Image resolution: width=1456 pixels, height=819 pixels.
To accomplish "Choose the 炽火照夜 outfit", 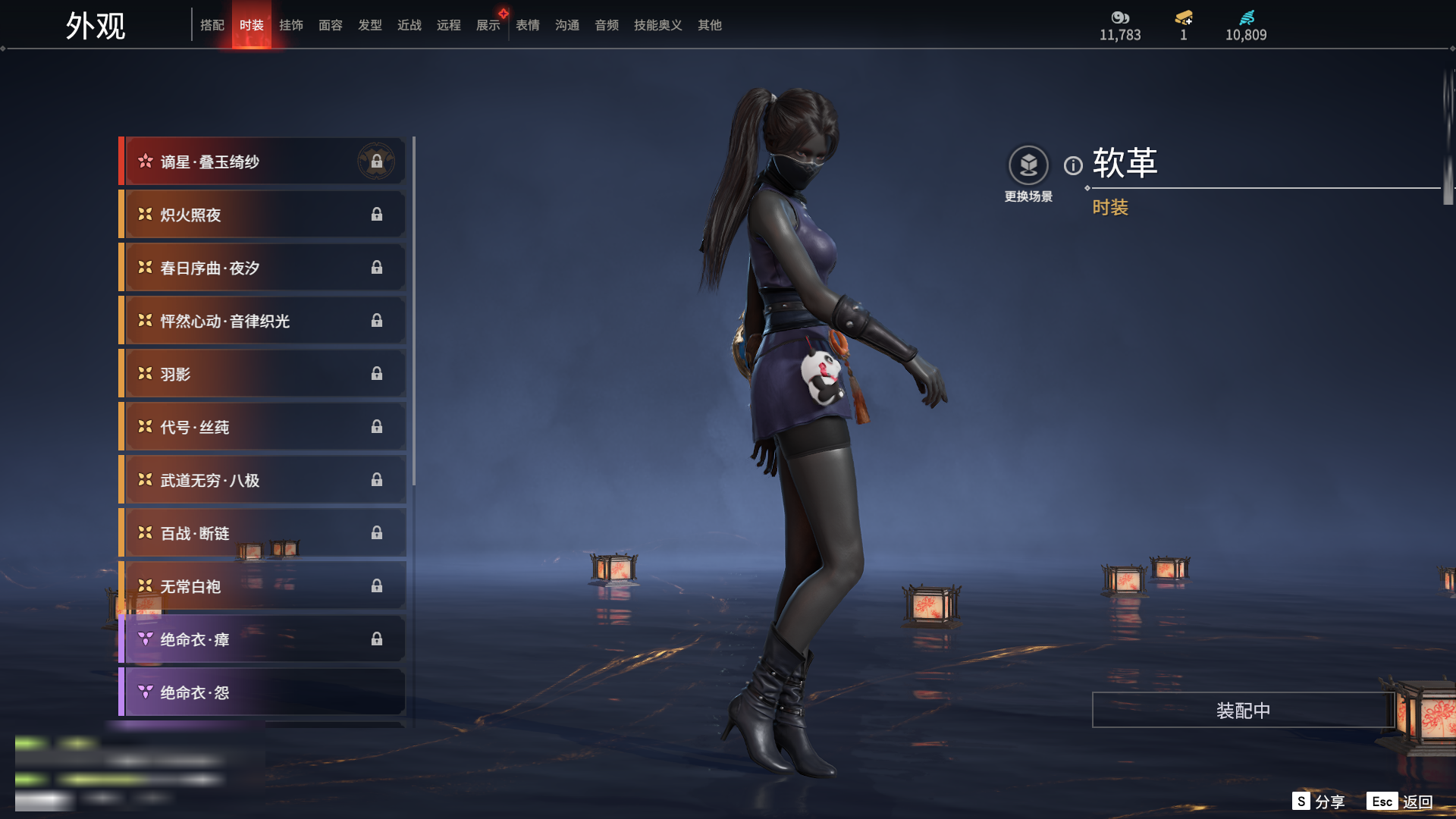I will (x=262, y=215).
